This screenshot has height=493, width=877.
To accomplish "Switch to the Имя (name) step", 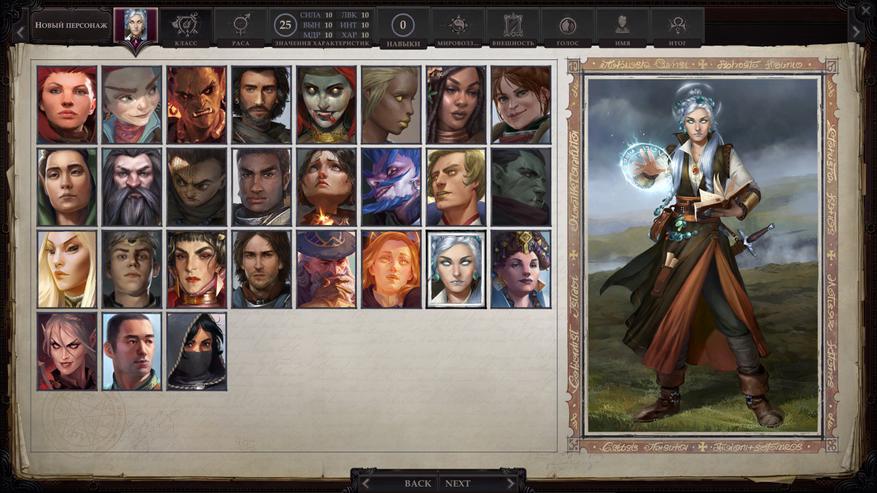I will [x=622, y=28].
